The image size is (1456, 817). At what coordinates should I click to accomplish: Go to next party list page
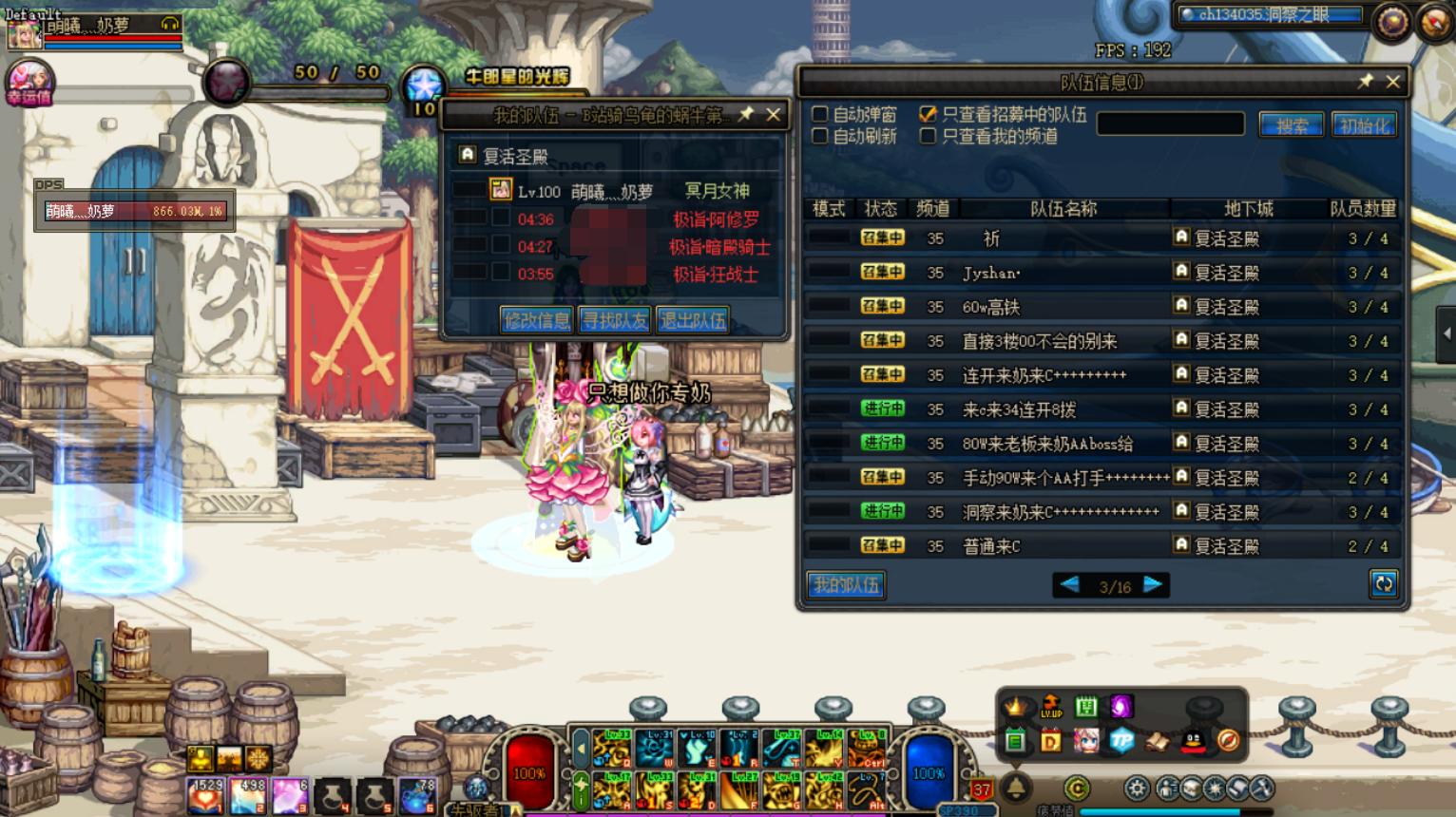(x=1153, y=585)
